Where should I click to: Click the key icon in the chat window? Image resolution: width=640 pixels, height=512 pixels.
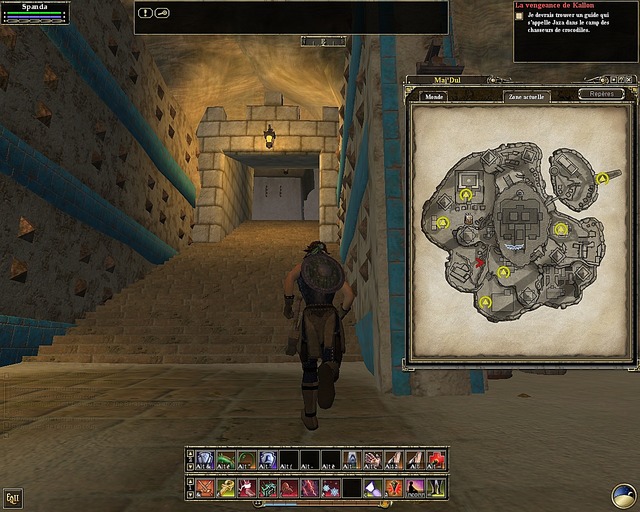[161, 13]
